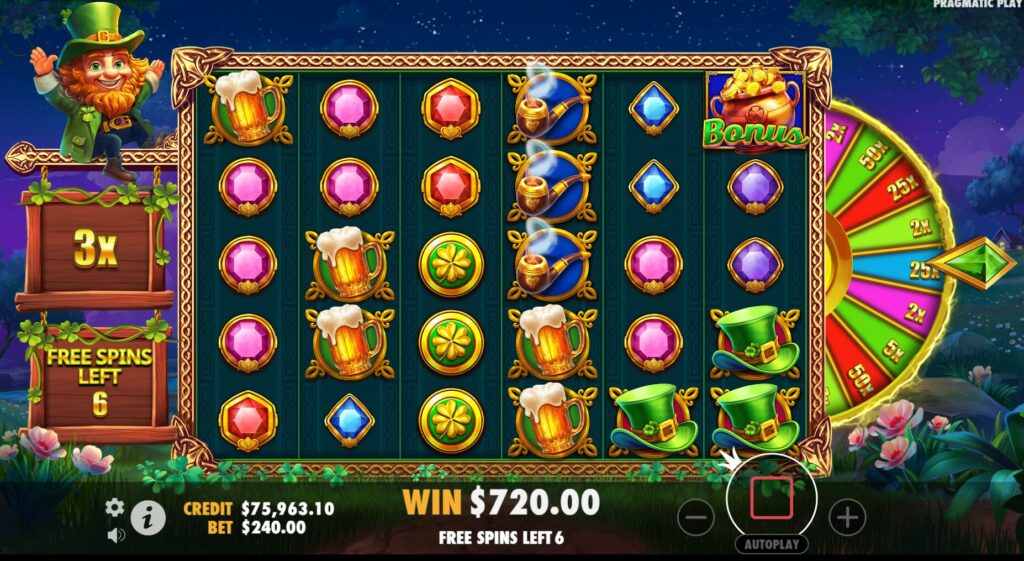Viewport: 1024px width, 561px height.
Task: Open the gear settings menu
Action: 115,506
